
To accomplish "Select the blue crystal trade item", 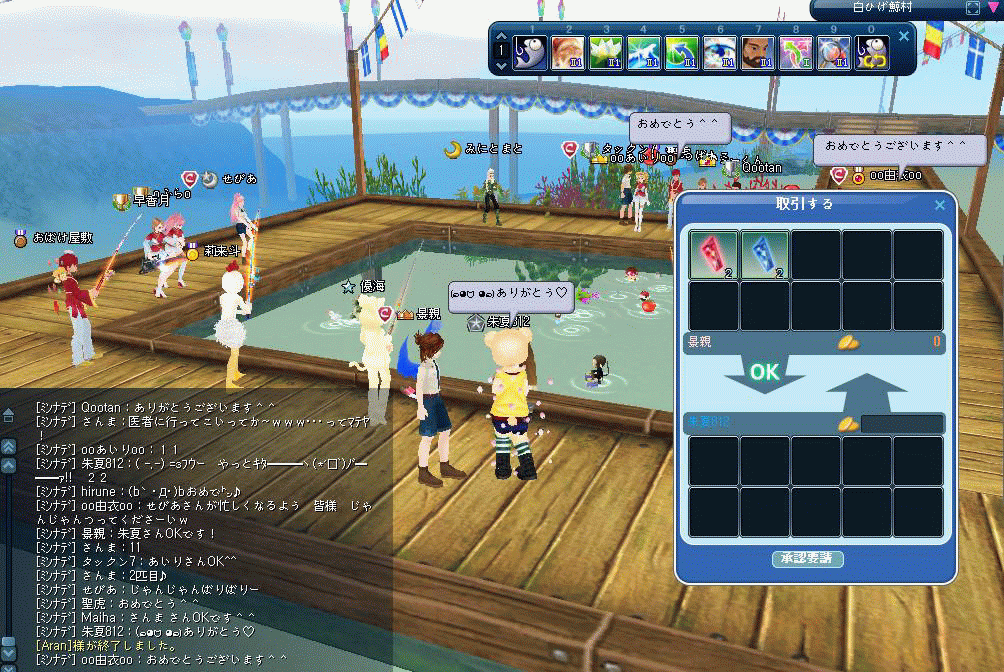I will click(x=765, y=254).
